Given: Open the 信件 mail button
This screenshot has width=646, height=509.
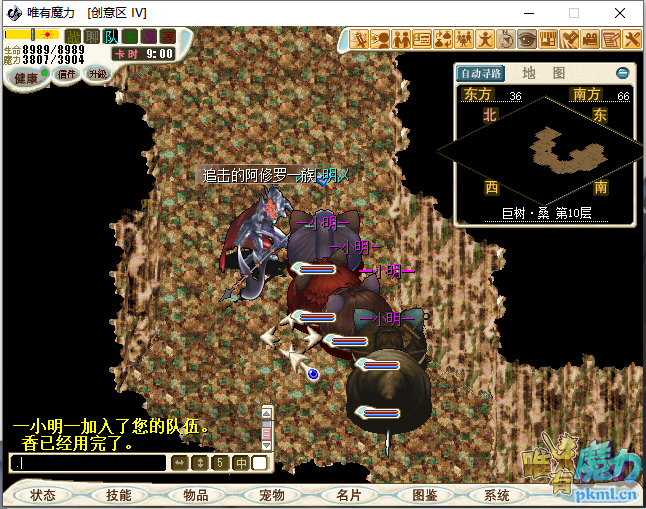Looking at the screenshot, I should click(x=67, y=74).
